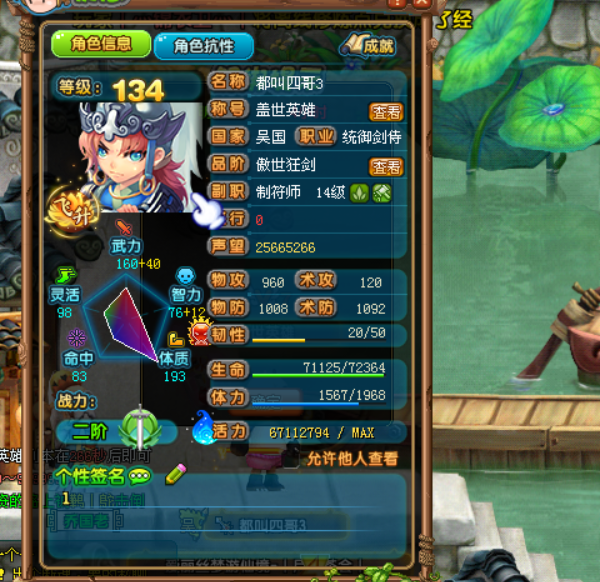Click the blue flame 活力 icon
This screenshot has width=600, height=582.
click(x=202, y=428)
